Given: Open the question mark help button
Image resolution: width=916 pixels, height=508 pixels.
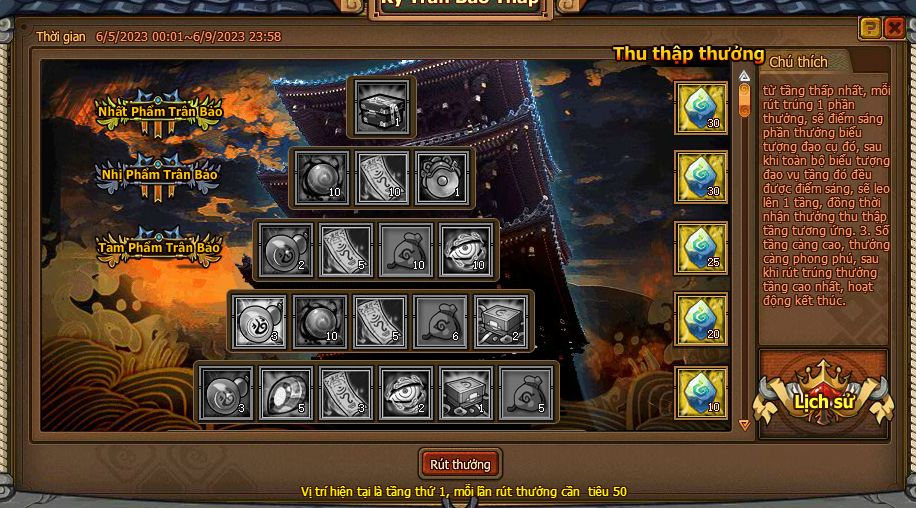Looking at the screenshot, I should pyautogui.click(x=870, y=28).
